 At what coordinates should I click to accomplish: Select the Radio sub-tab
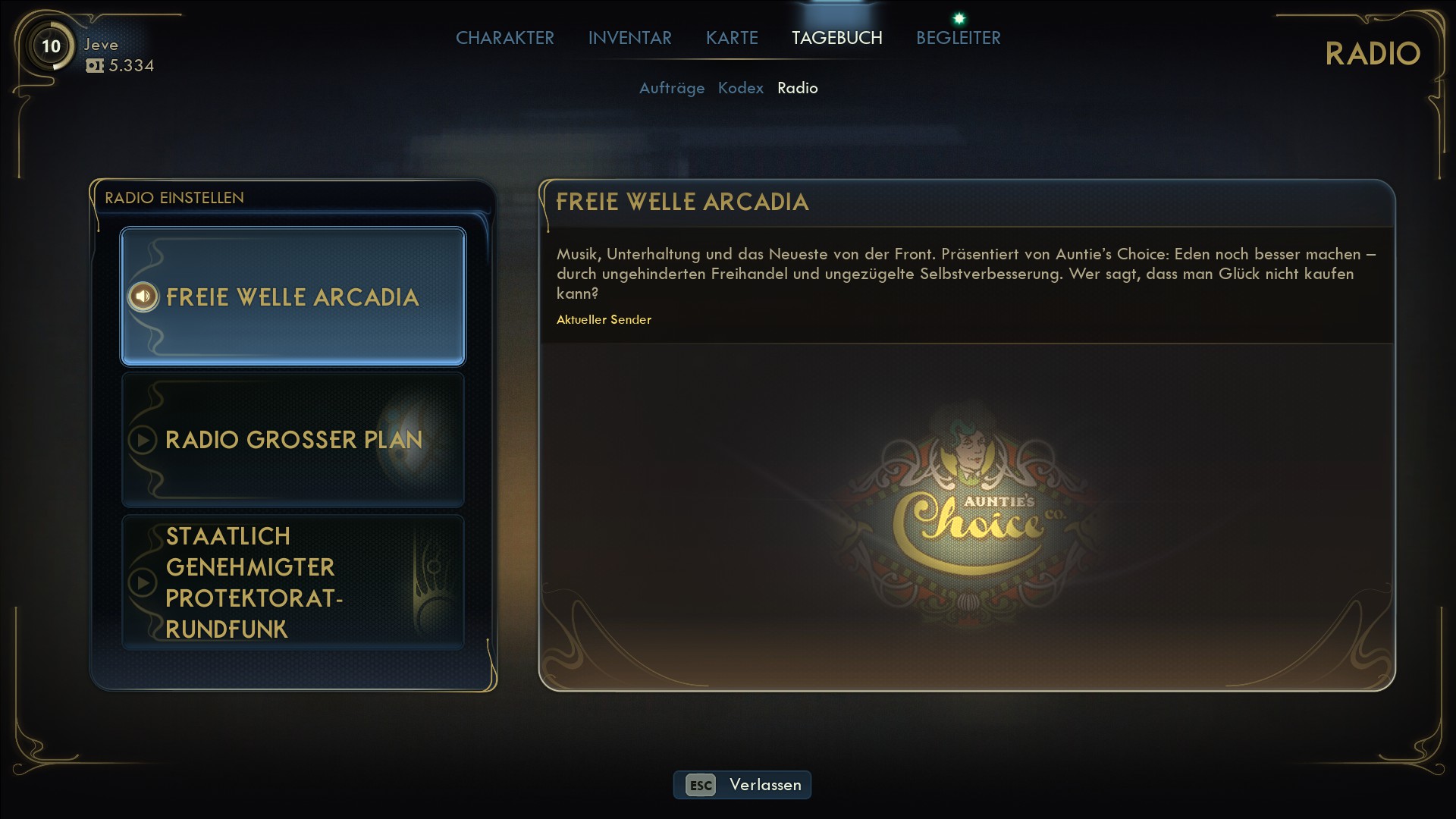pyautogui.click(x=797, y=88)
